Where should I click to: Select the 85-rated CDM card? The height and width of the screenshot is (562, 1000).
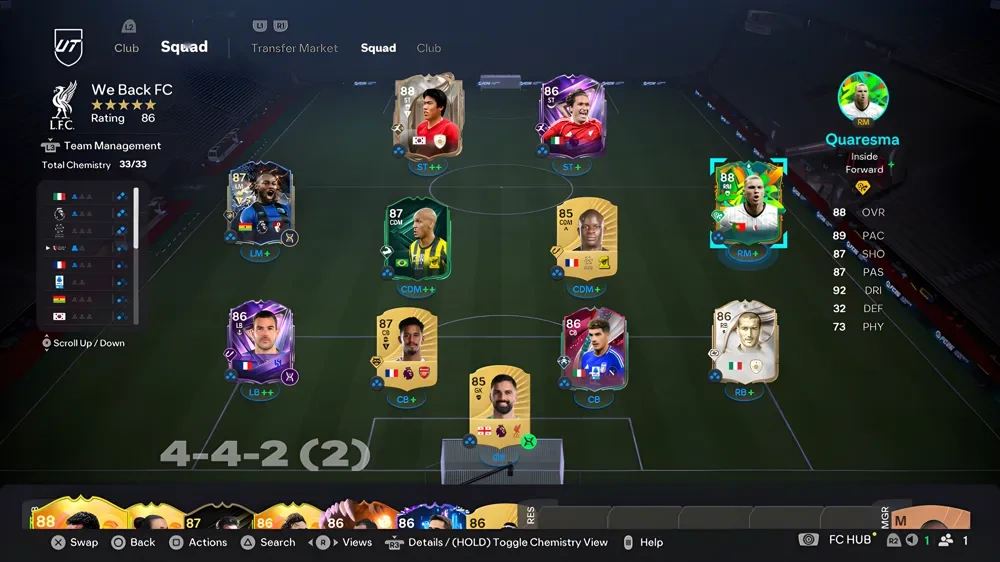pyautogui.click(x=586, y=240)
